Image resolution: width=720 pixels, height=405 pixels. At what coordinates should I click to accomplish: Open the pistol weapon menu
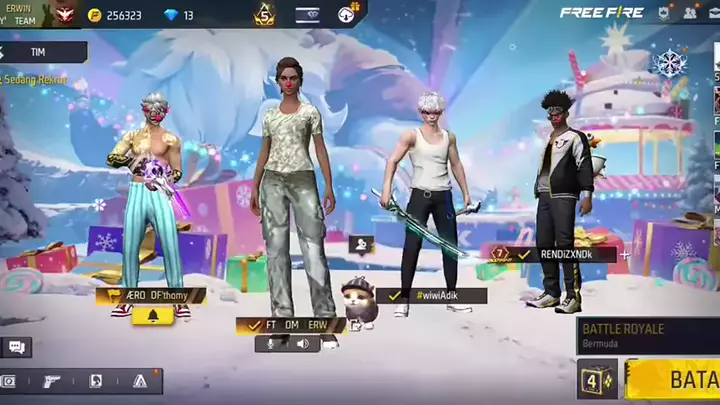coord(50,381)
